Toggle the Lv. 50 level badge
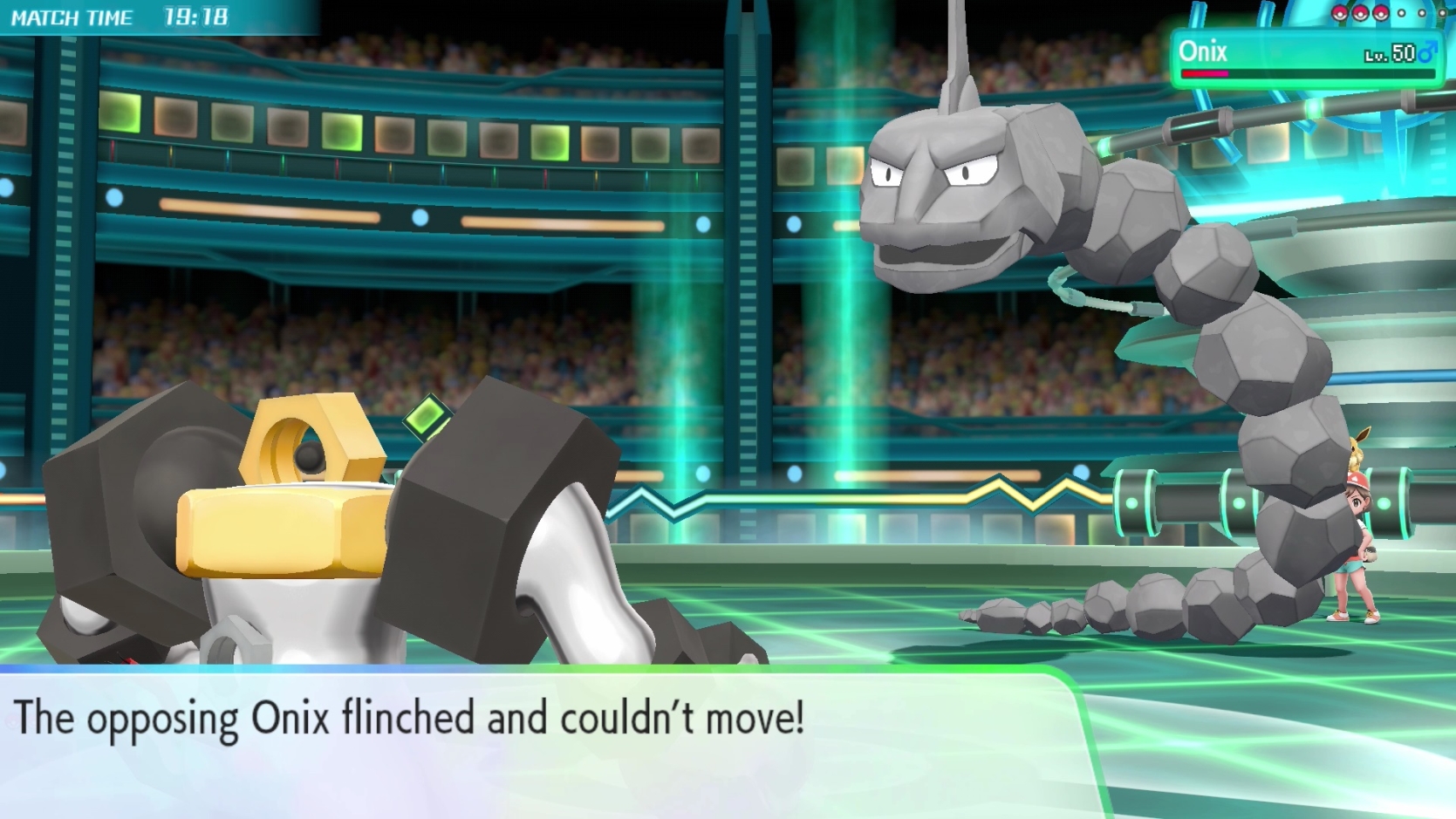Image resolution: width=1456 pixels, height=819 pixels. pos(1387,52)
